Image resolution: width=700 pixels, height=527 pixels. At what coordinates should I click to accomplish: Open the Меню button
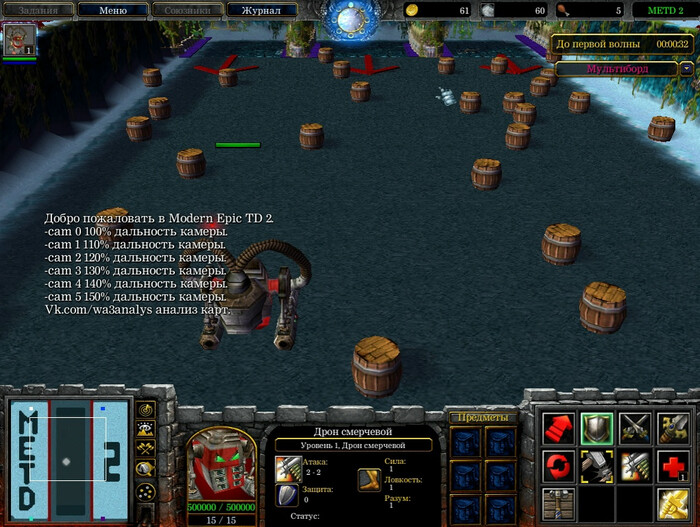click(x=113, y=10)
